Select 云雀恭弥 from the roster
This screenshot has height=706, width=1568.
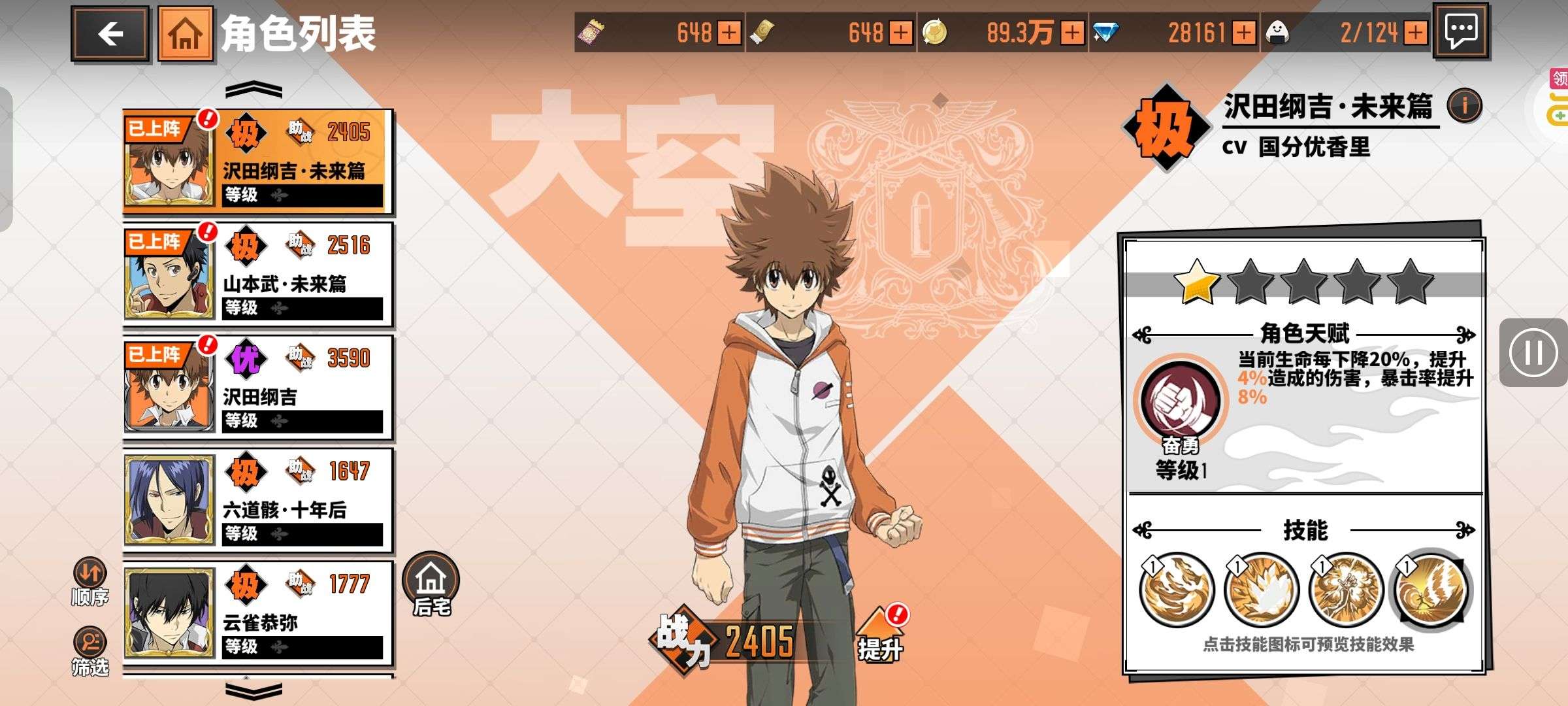pyautogui.click(x=257, y=613)
